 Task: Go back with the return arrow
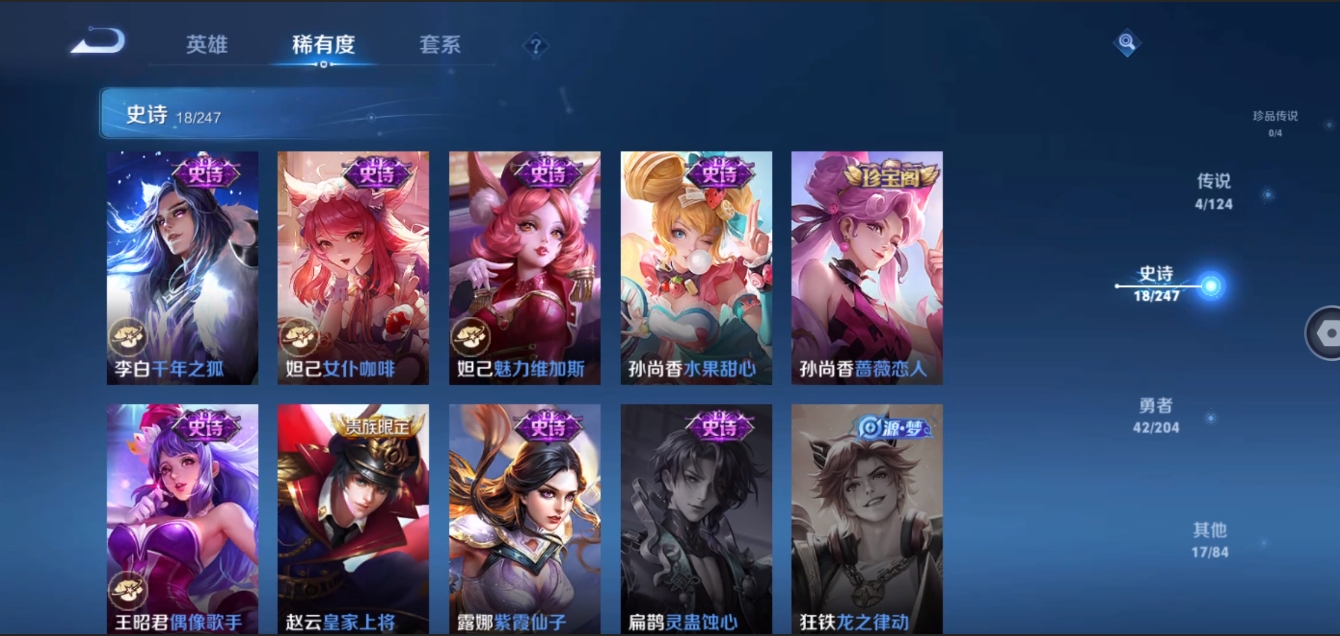click(x=98, y=42)
